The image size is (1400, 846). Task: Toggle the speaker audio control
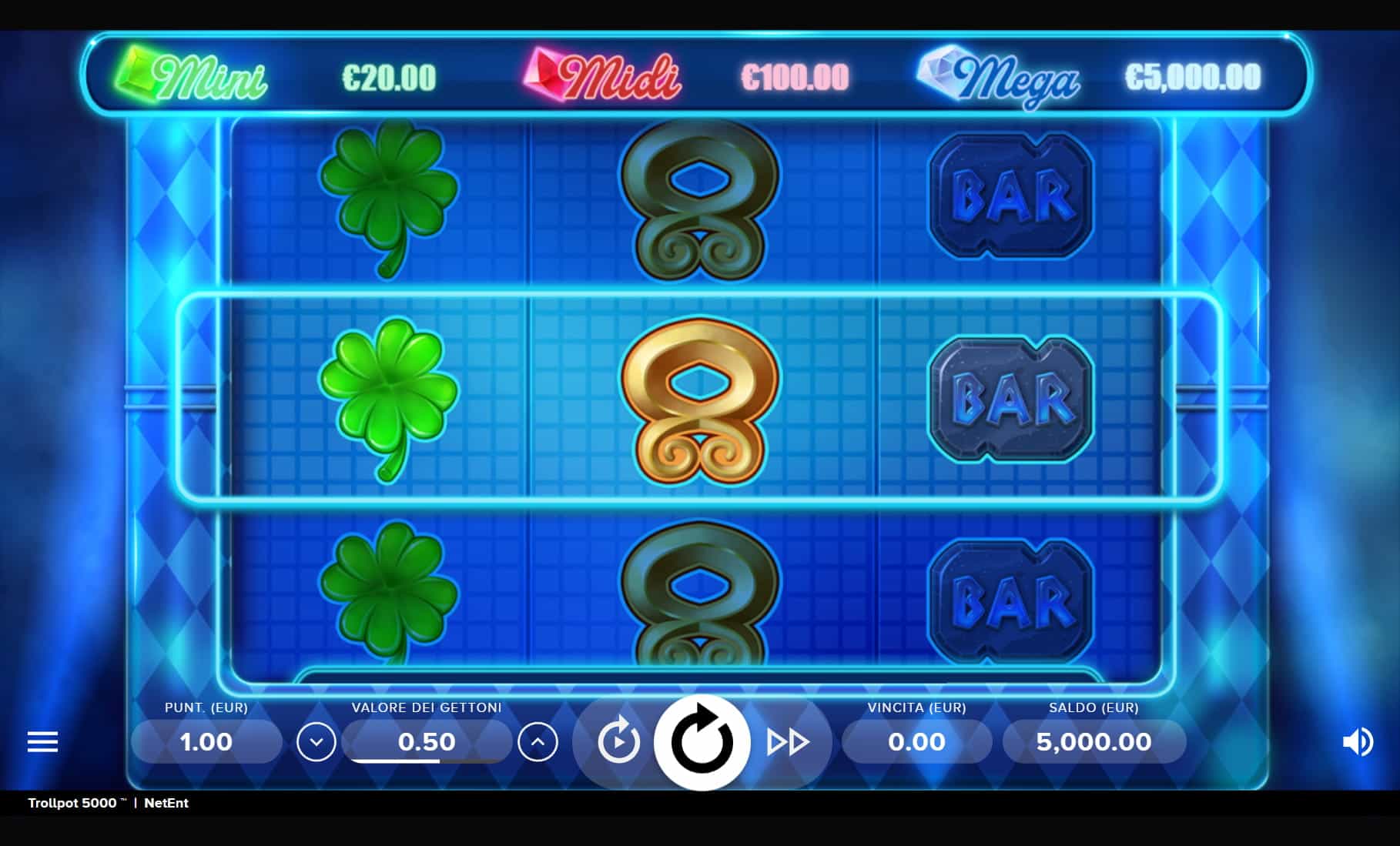click(1357, 741)
